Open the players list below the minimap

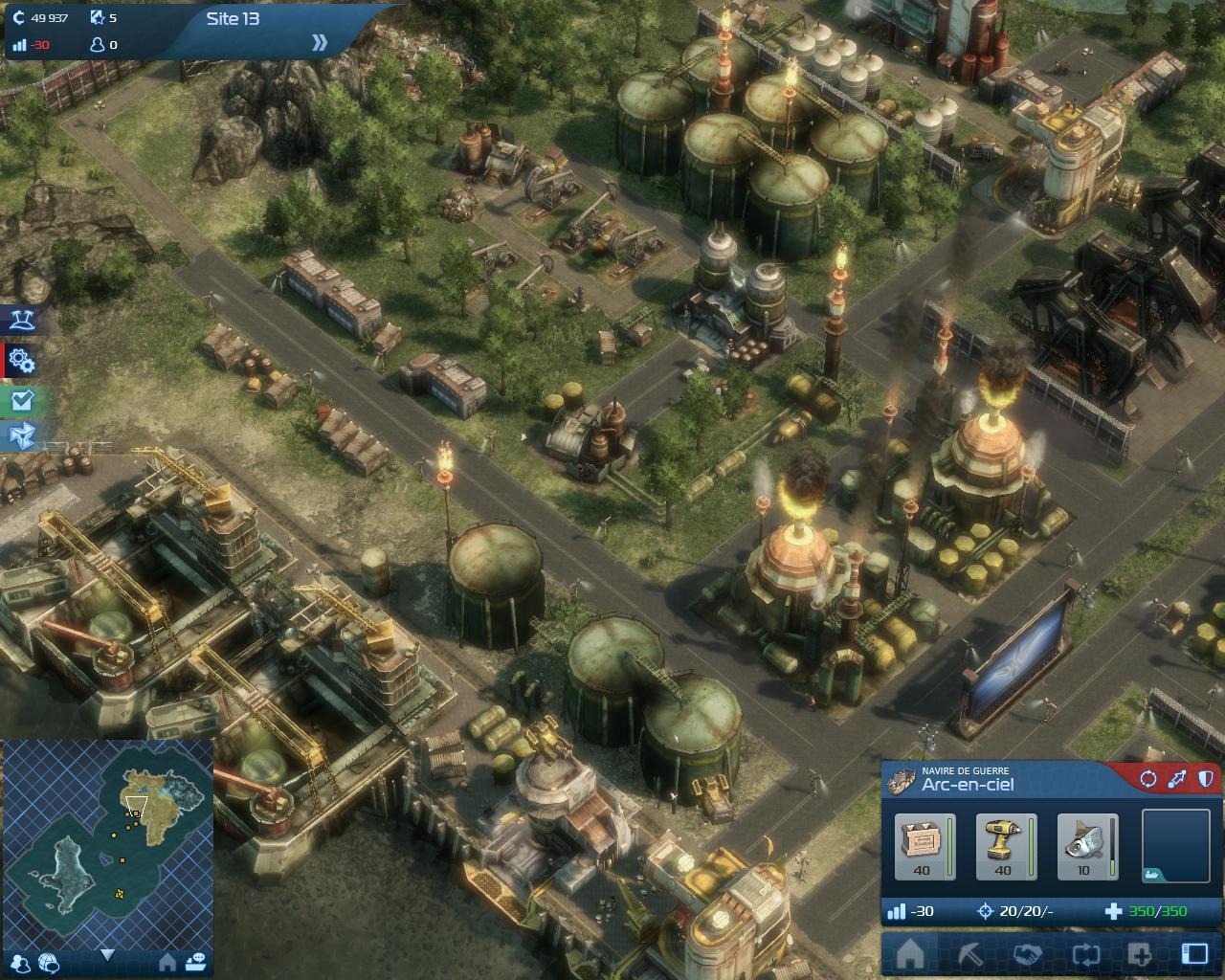pyautogui.click(x=19, y=963)
